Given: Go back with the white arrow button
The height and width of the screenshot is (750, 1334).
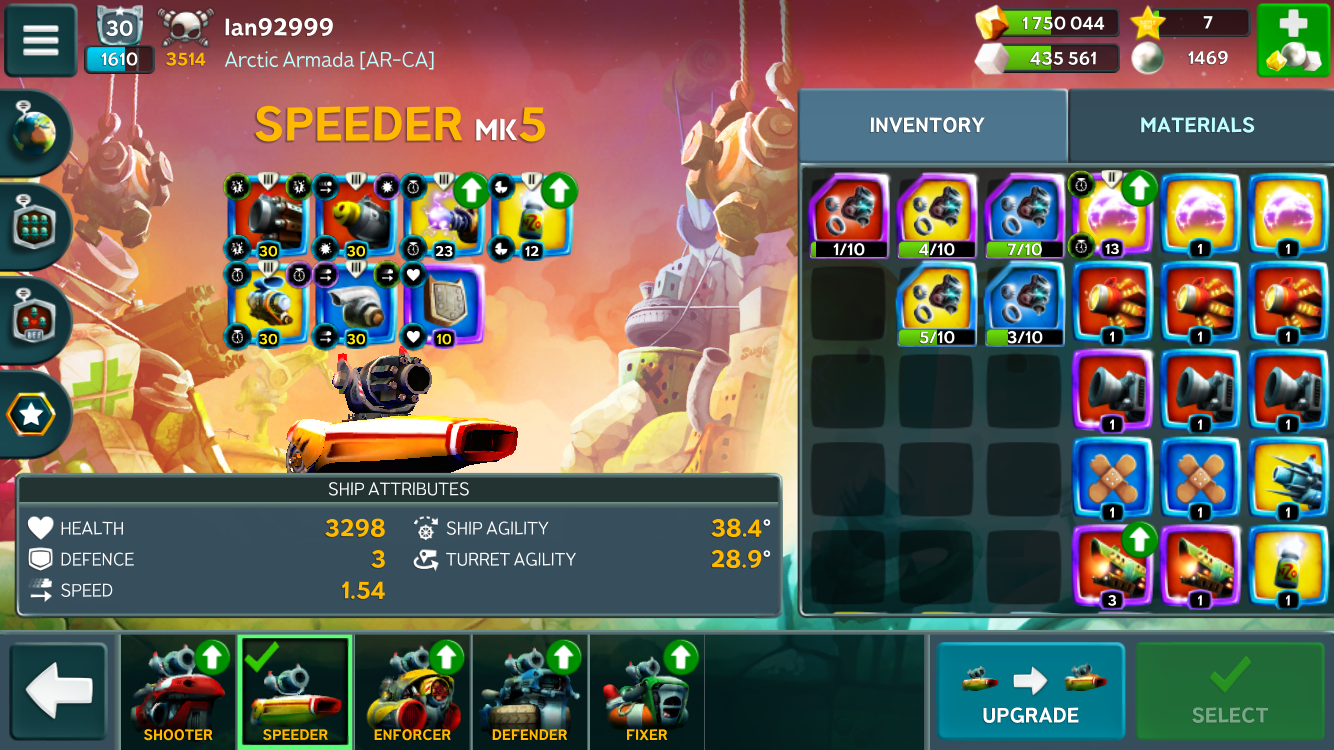Looking at the screenshot, I should 59,692.
